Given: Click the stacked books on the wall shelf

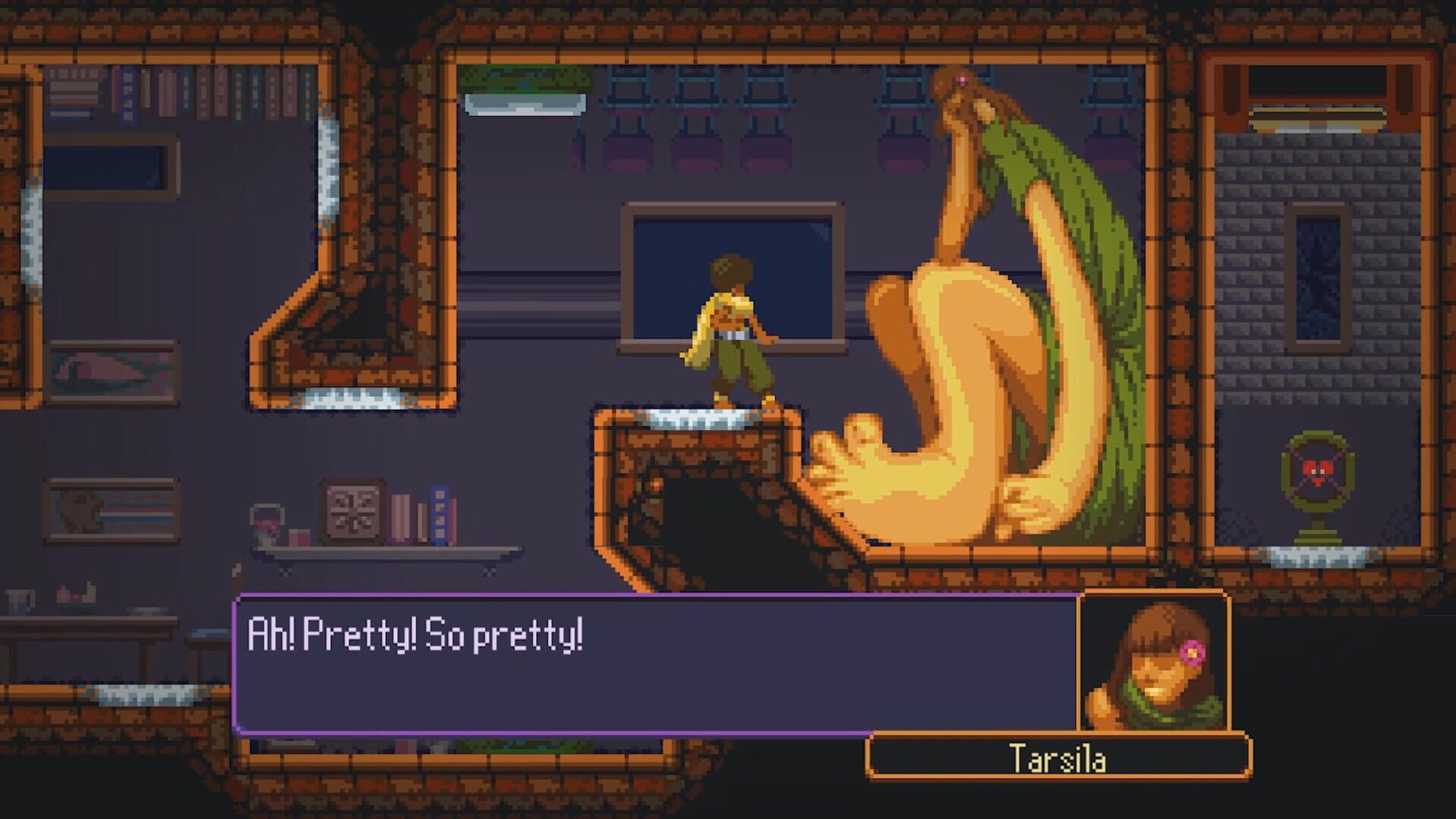Looking at the screenshot, I should (401, 516).
